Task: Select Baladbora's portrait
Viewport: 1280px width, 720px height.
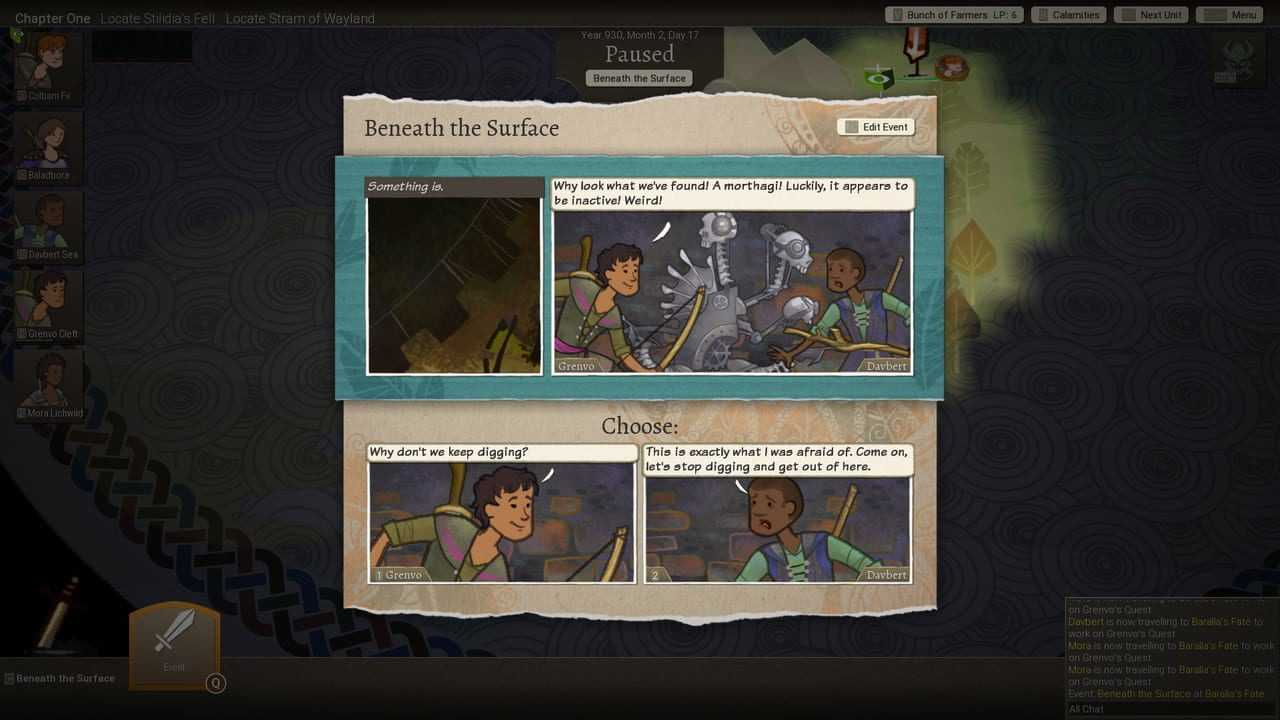Action: pos(48,143)
